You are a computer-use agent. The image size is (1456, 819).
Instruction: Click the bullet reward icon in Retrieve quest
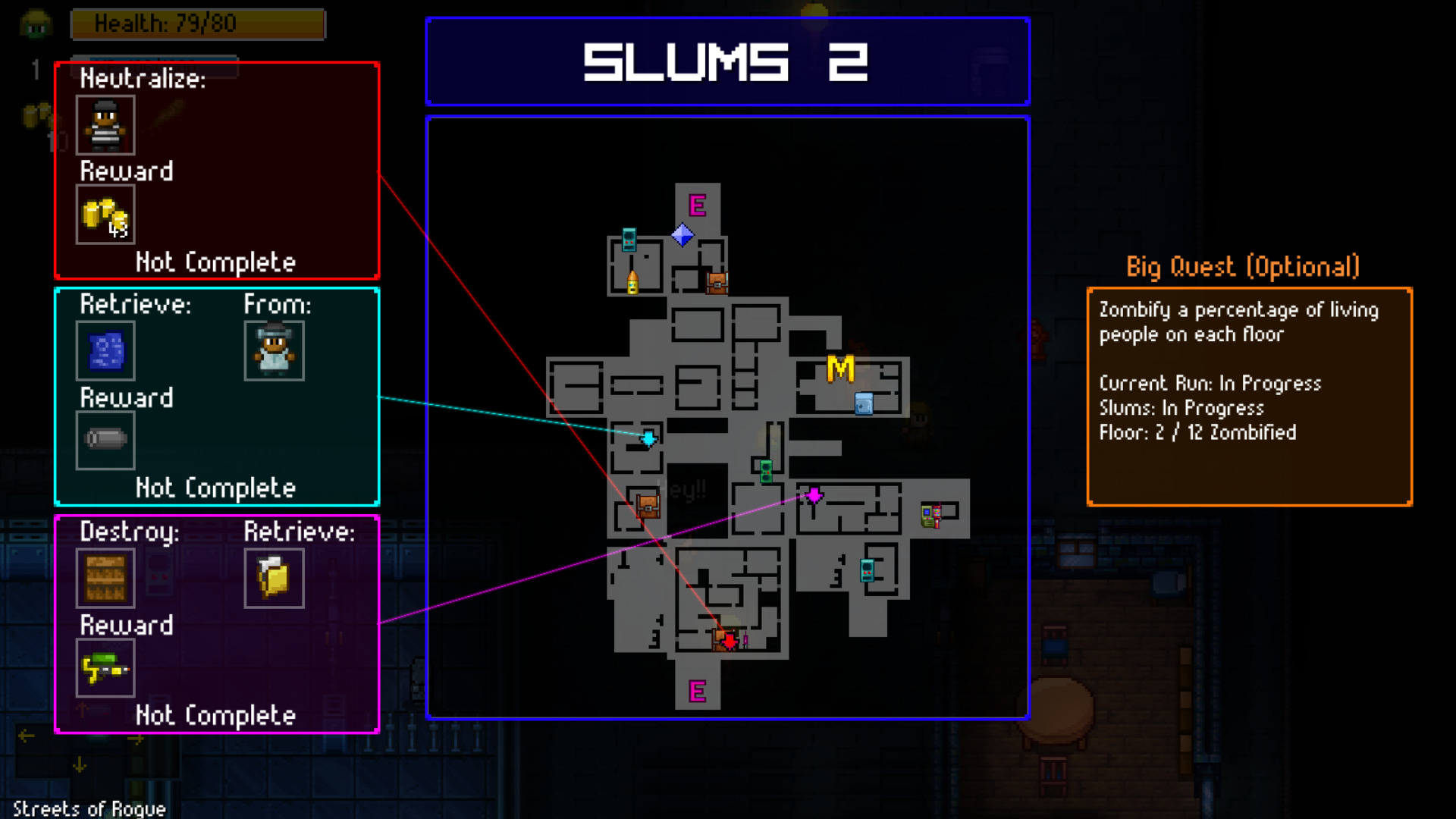pyautogui.click(x=105, y=440)
